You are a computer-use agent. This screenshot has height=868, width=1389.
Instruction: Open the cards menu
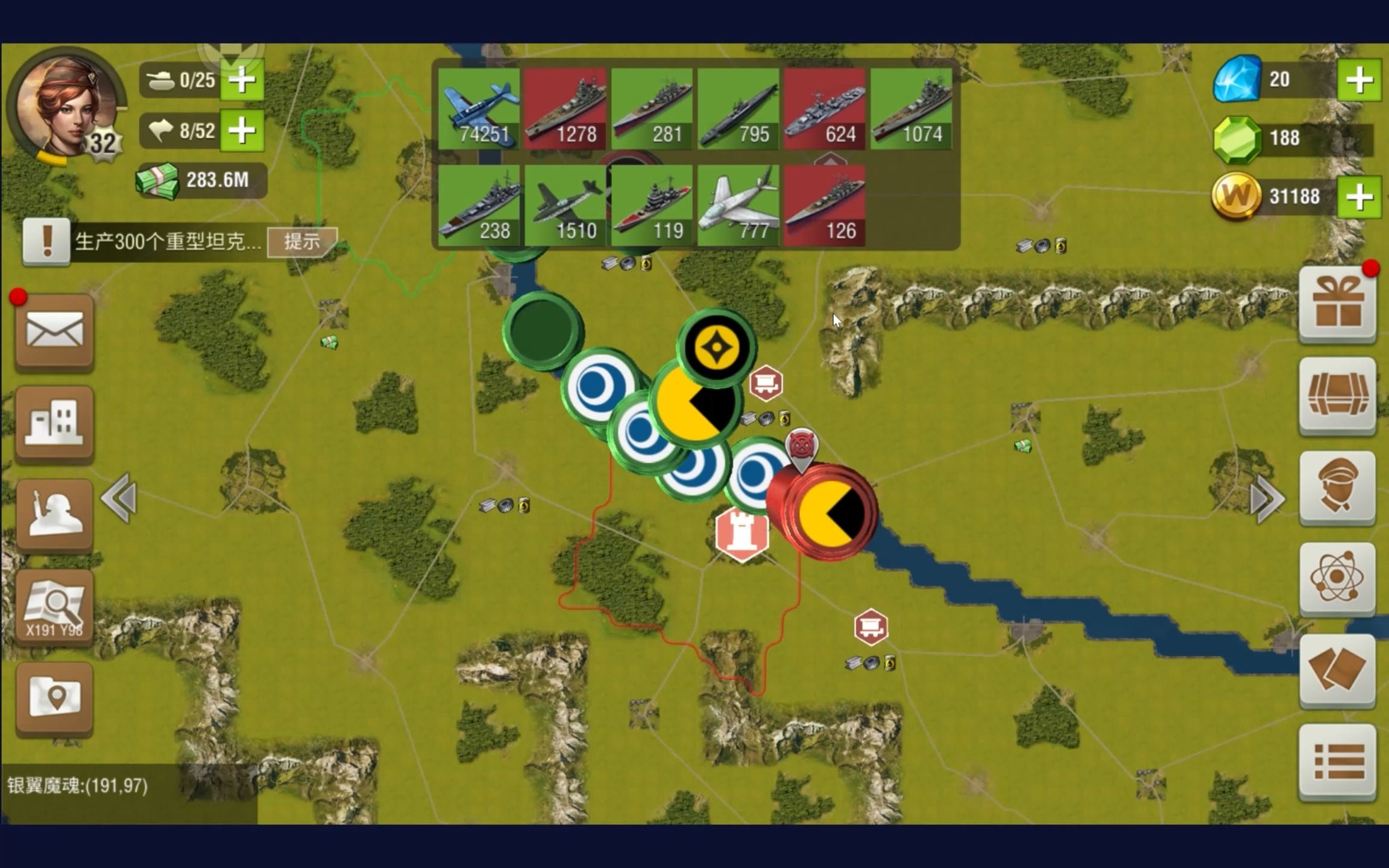tap(1337, 669)
